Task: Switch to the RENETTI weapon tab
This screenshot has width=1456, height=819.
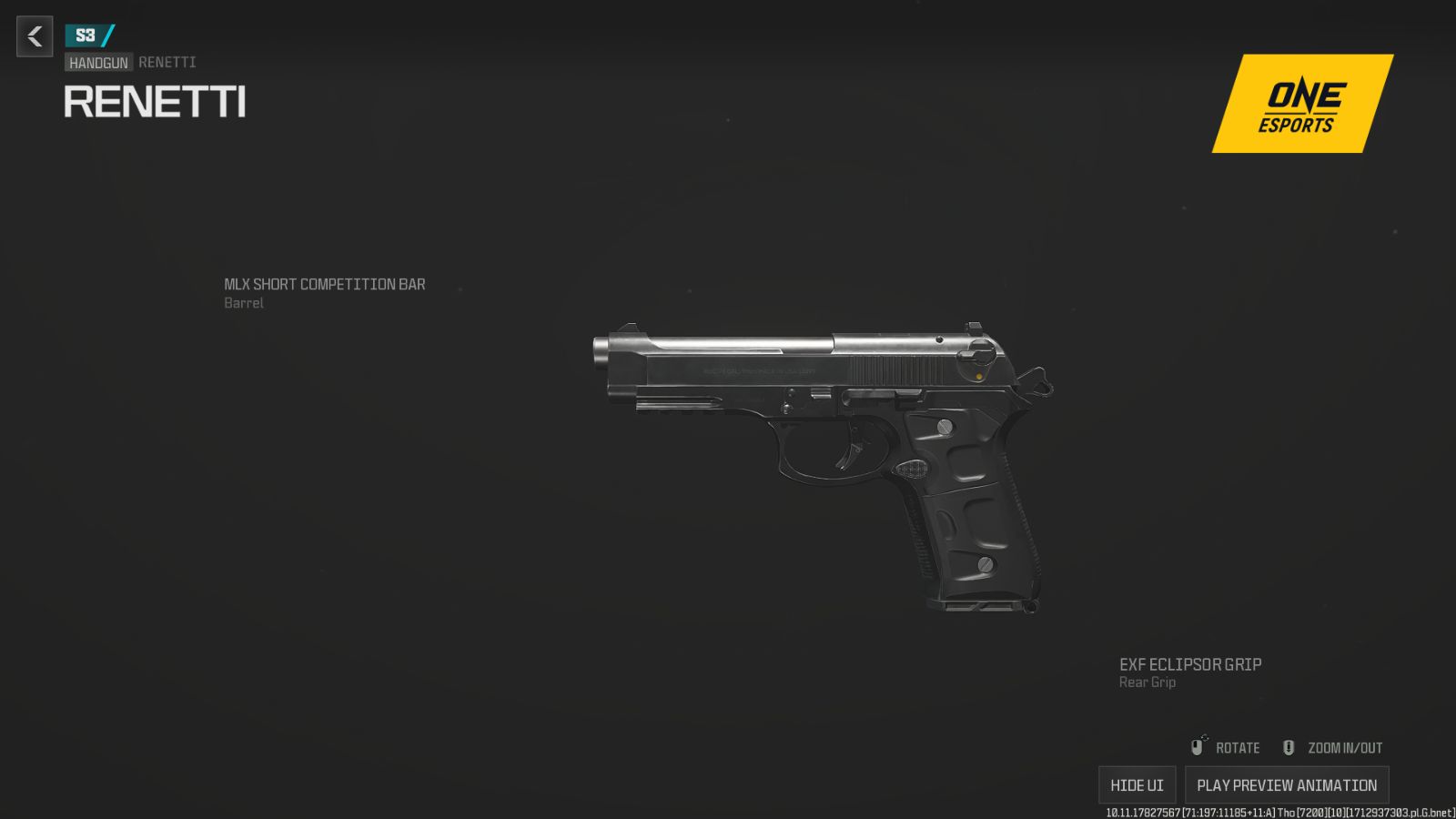Action: point(166,62)
